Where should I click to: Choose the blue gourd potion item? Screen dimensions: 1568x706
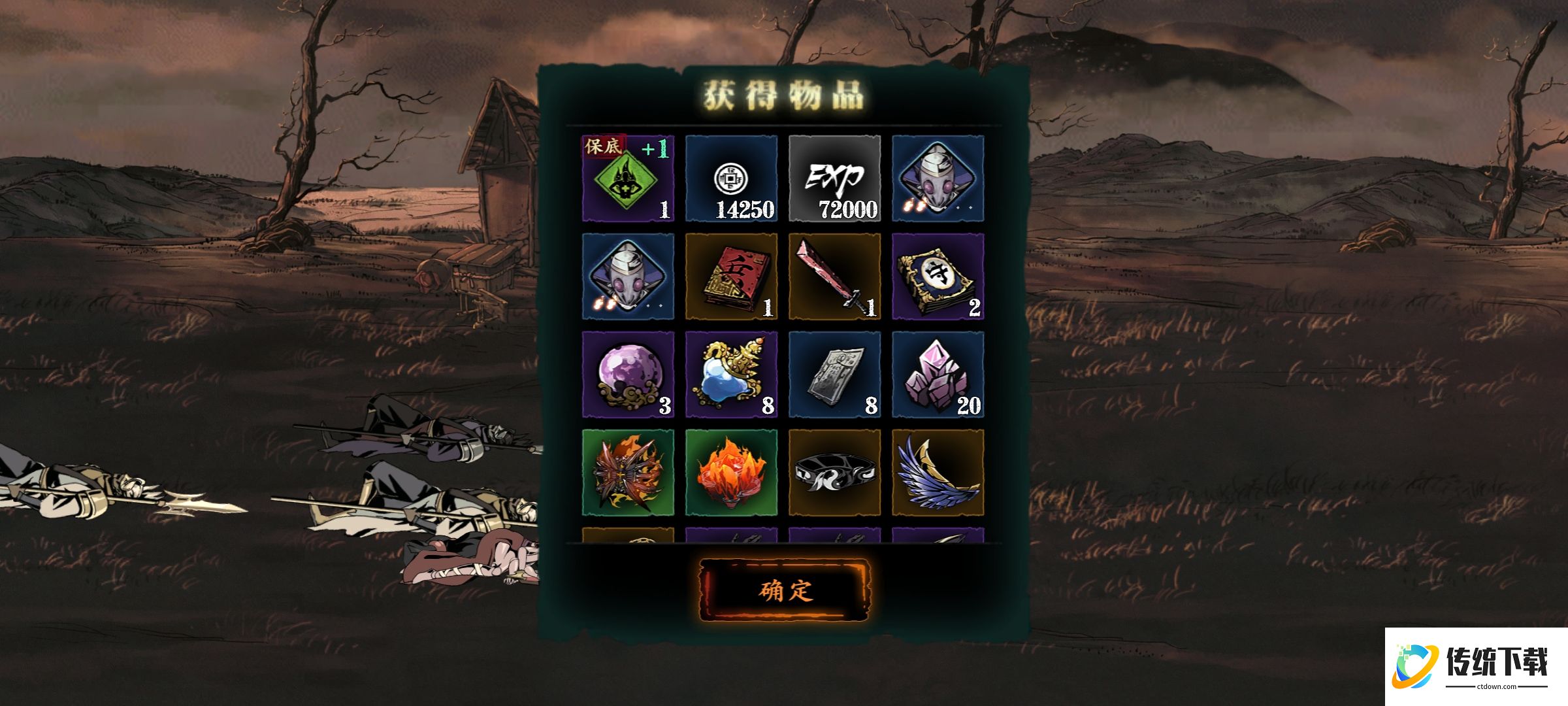[731, 375]
